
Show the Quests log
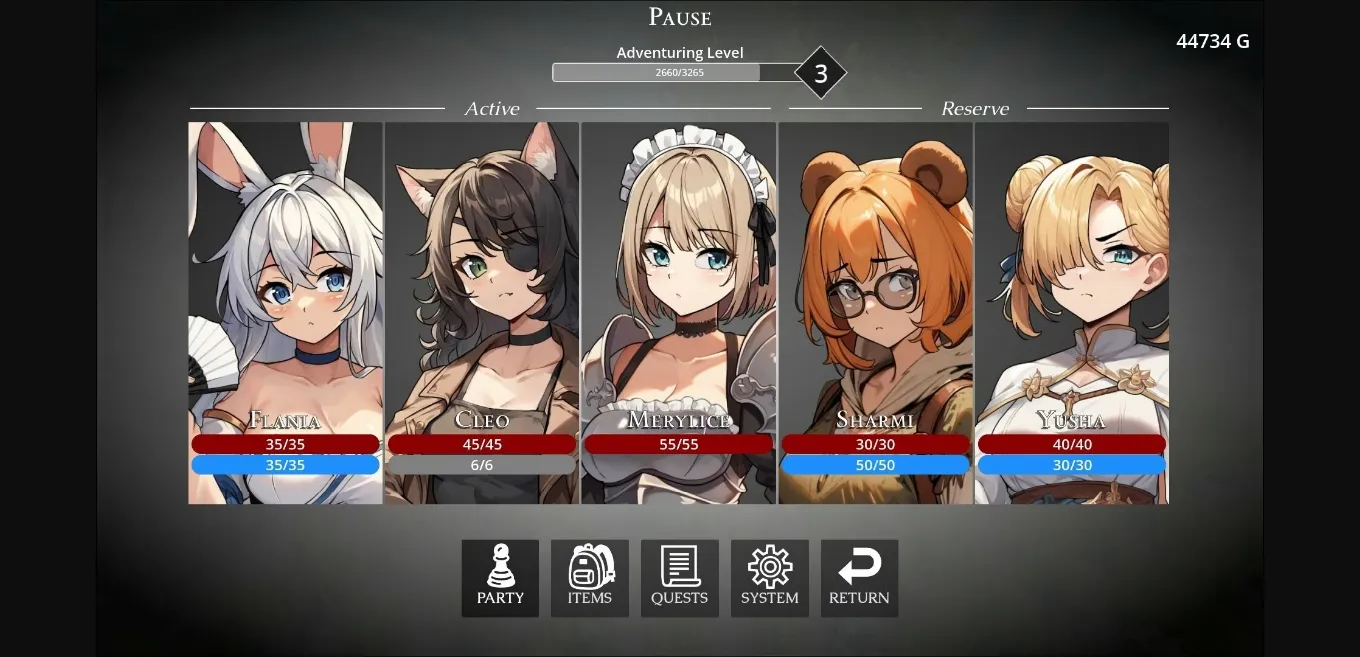[680, 578]
